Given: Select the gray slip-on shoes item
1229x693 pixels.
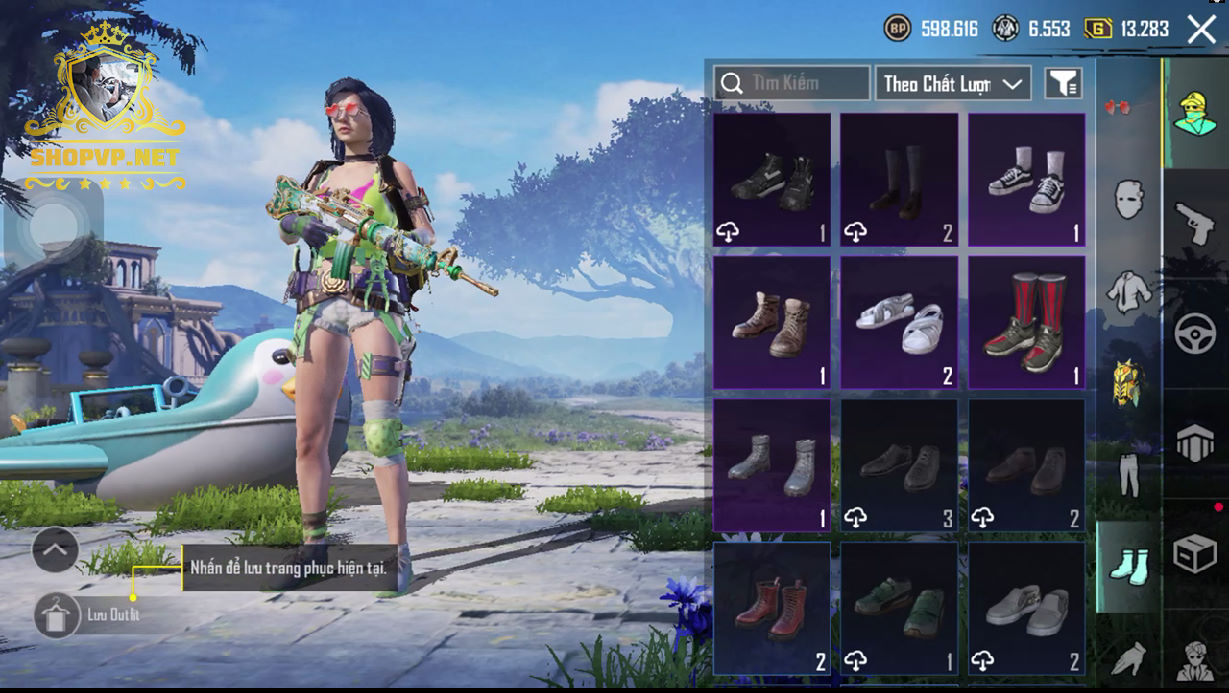Looking at the screenshot, I should 1026,608.
